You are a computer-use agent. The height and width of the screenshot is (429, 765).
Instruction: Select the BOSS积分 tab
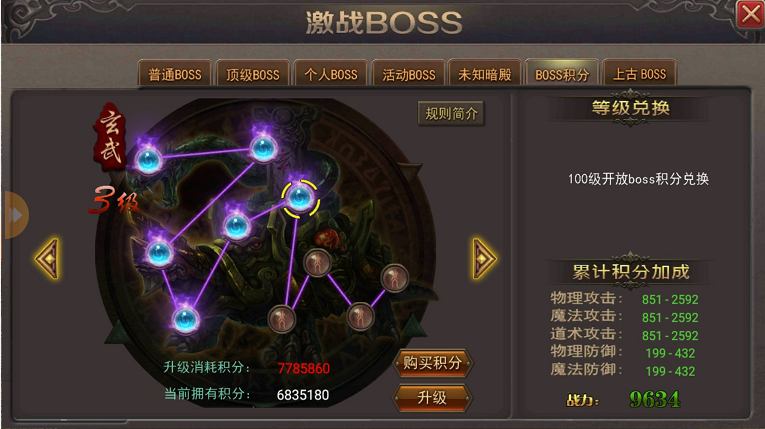[x=562, y=74]
